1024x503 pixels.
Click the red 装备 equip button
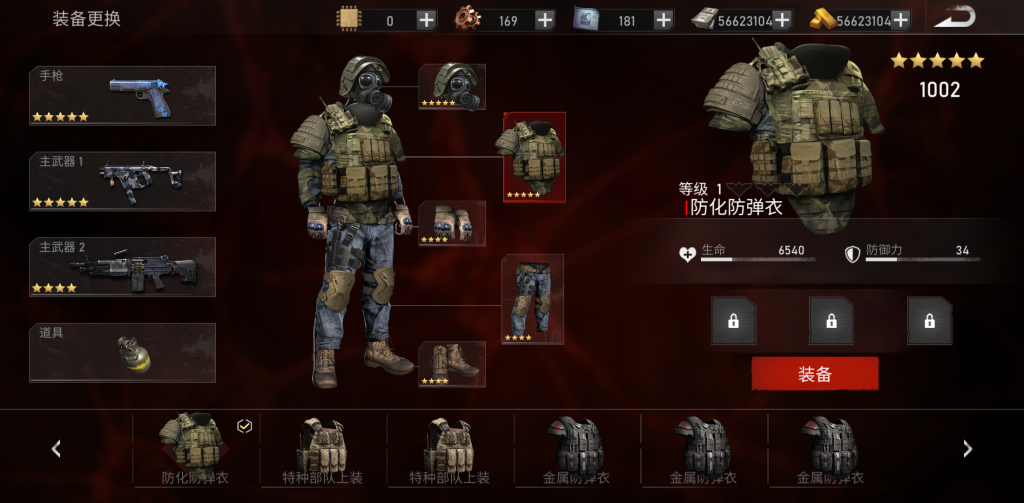pyautogui.click(x=814, y=374)
